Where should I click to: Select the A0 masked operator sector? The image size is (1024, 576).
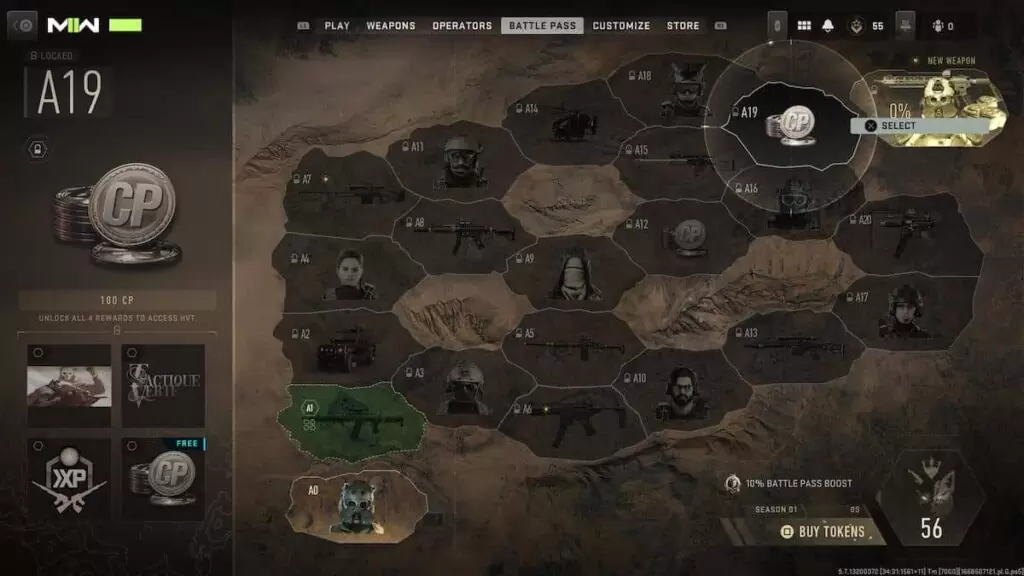(360, 505)
